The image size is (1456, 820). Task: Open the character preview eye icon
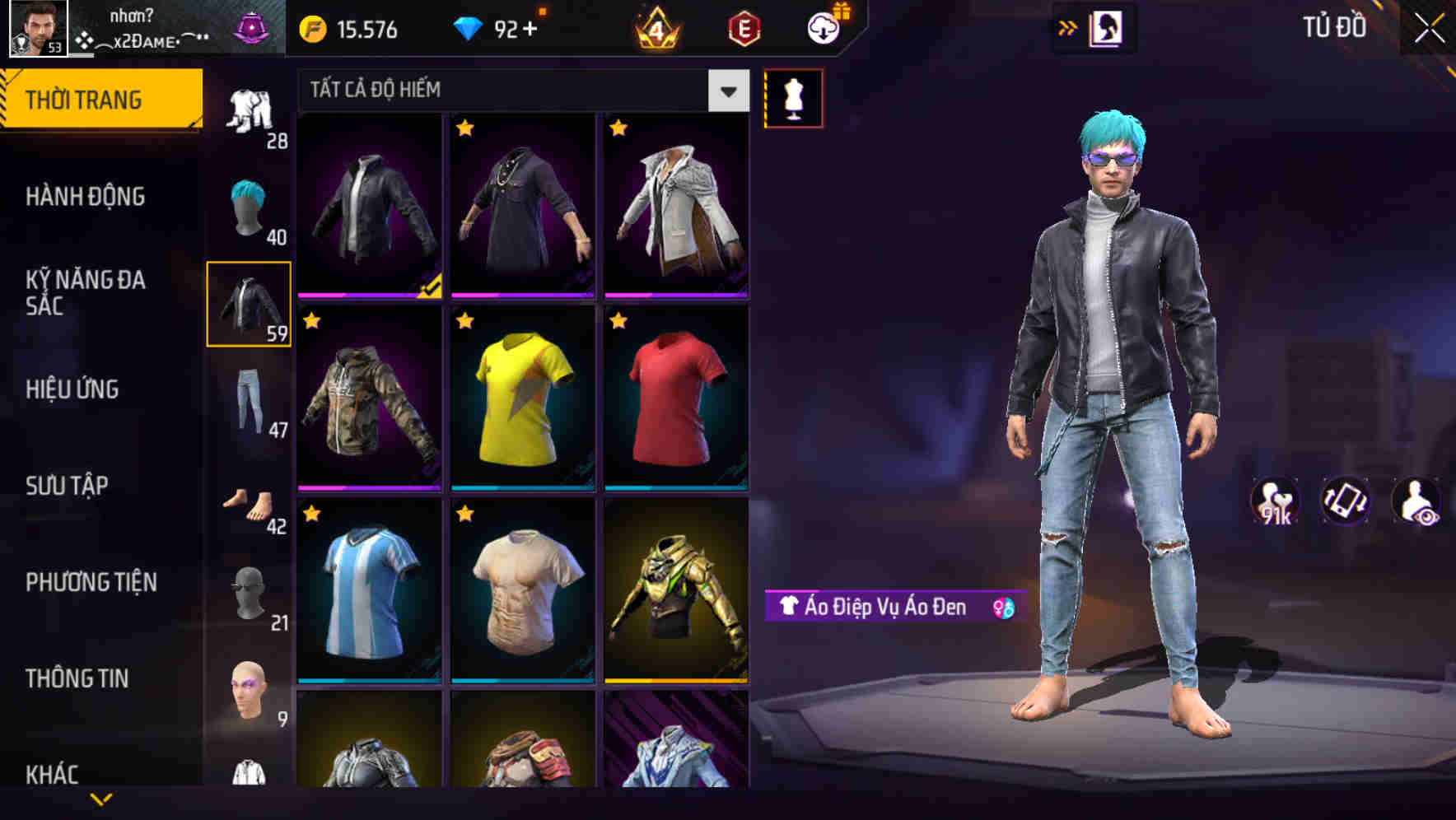(x=1416, y=501)
